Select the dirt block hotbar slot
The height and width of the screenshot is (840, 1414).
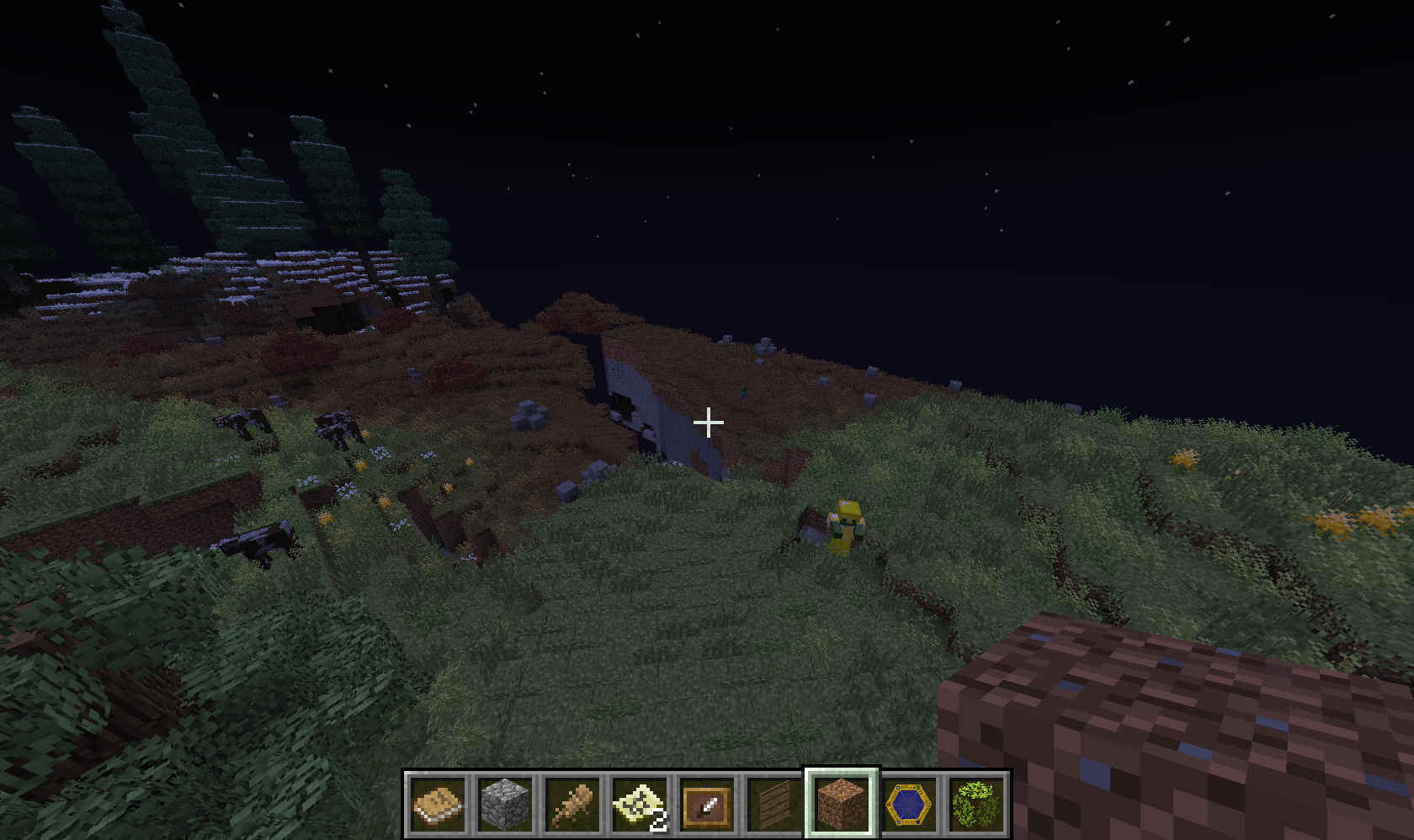[x=842, y=805]
